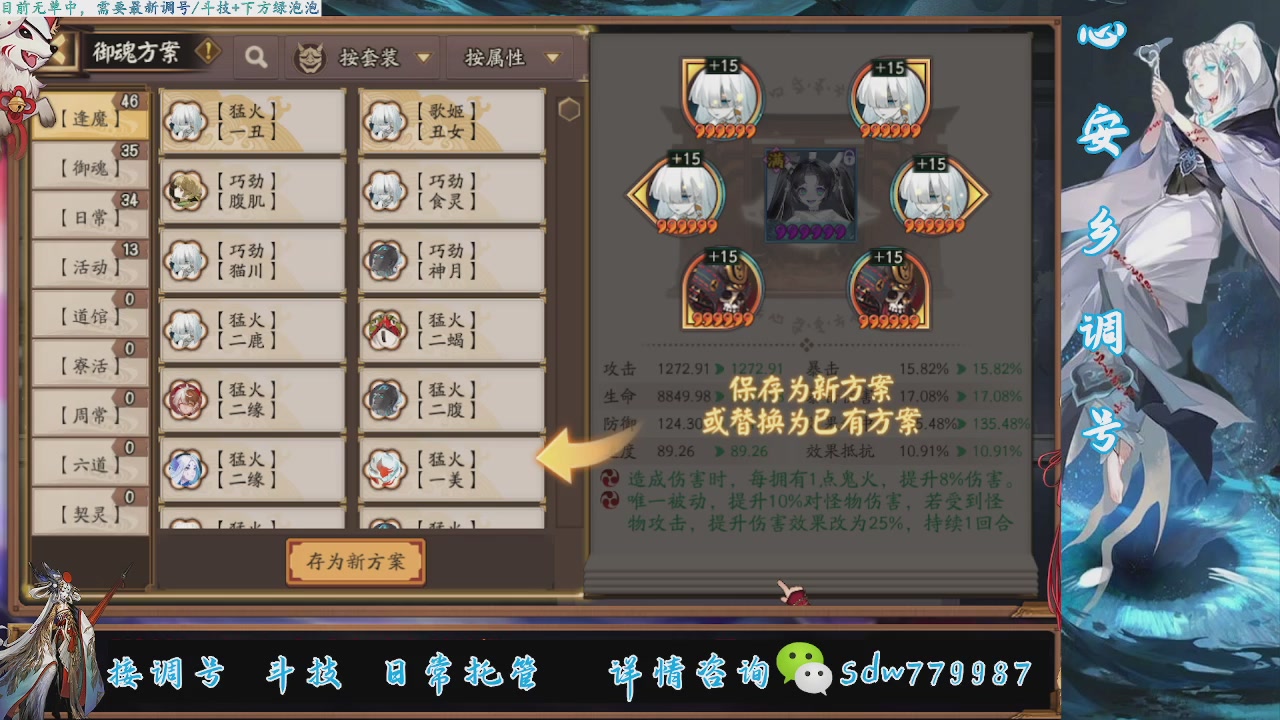Expand the mask icon menu beside 按套装
This screenshot has width=1280, height=720.
pos(312,57)
